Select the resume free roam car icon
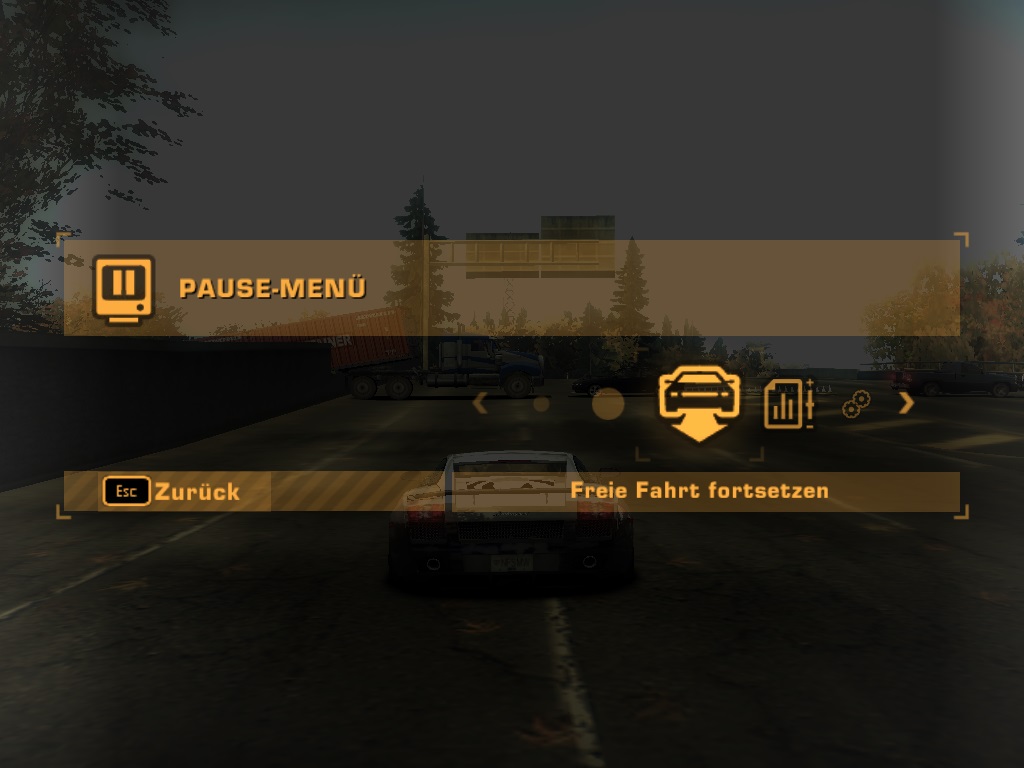Image resolution: width=1024 pixels, height=768 pixels. 699,400
